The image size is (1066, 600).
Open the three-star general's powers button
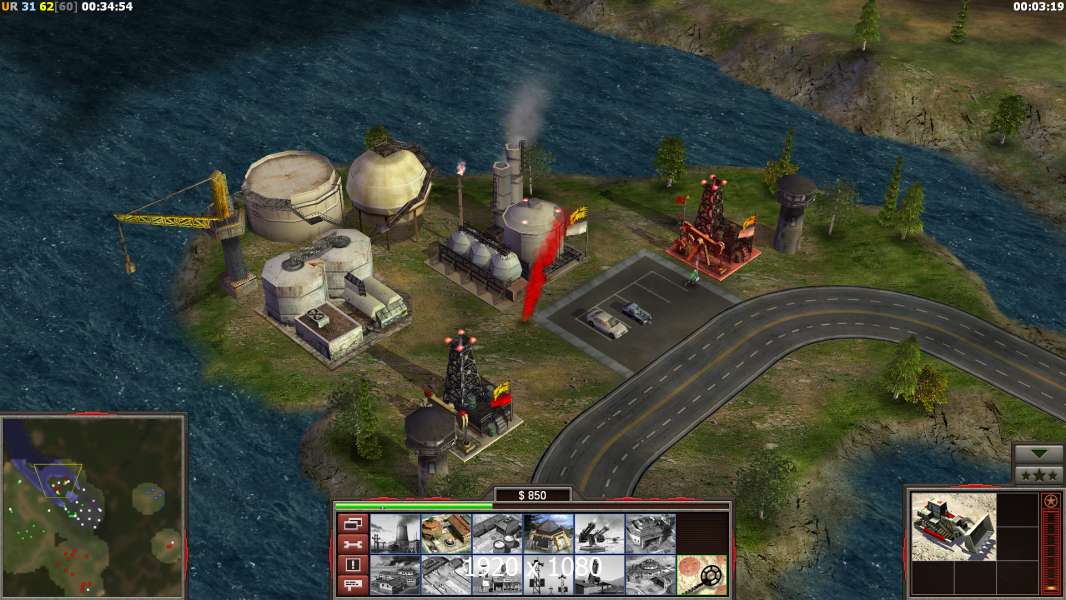click(x=1038, y=475)
